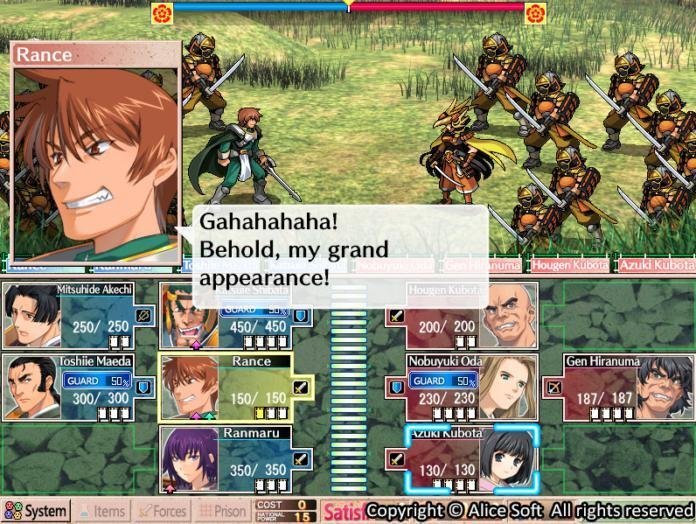Click the Azuki Kubota turn-order name tag

(x=655, y=266)
